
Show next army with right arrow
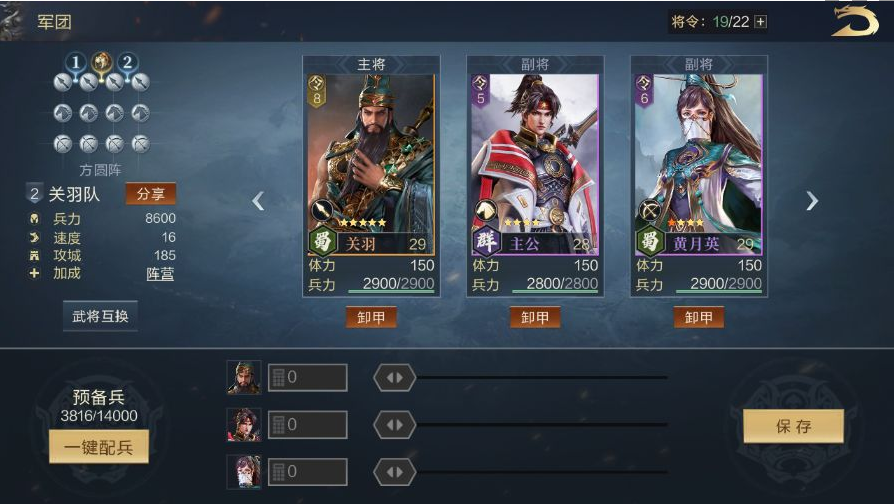[x=811, y=201]
